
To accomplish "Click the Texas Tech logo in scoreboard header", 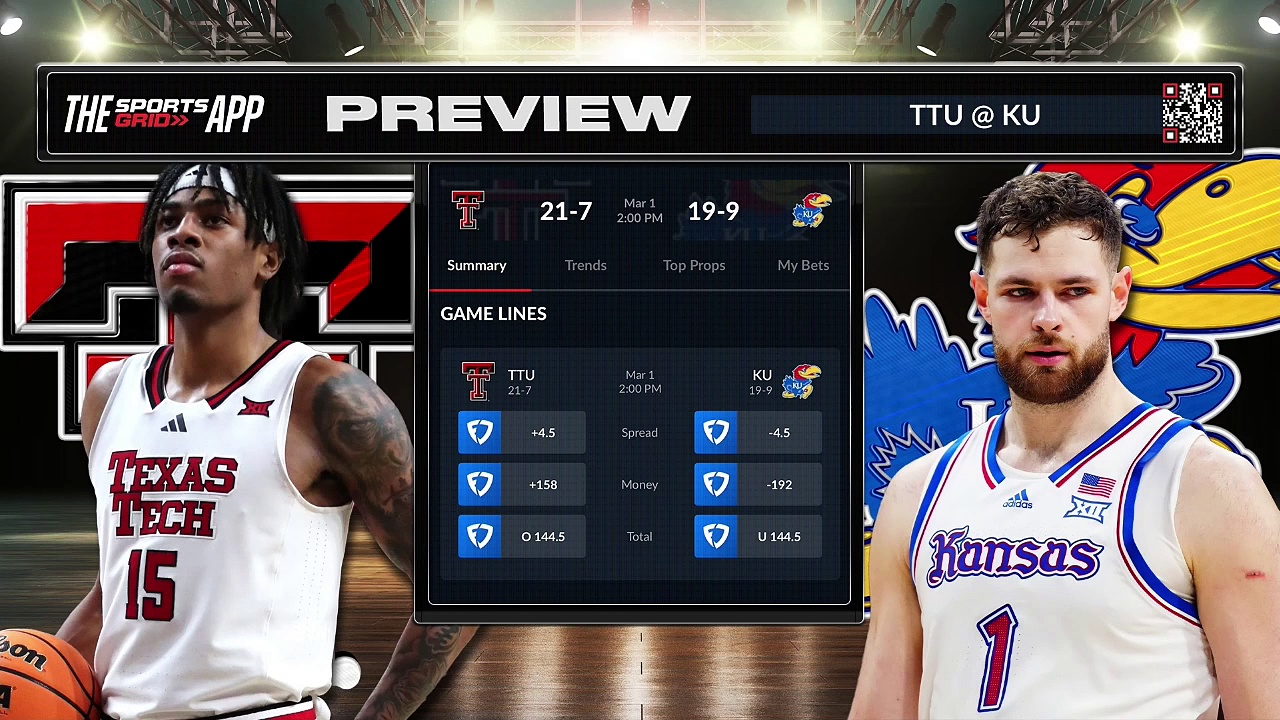I will (467, 210).
